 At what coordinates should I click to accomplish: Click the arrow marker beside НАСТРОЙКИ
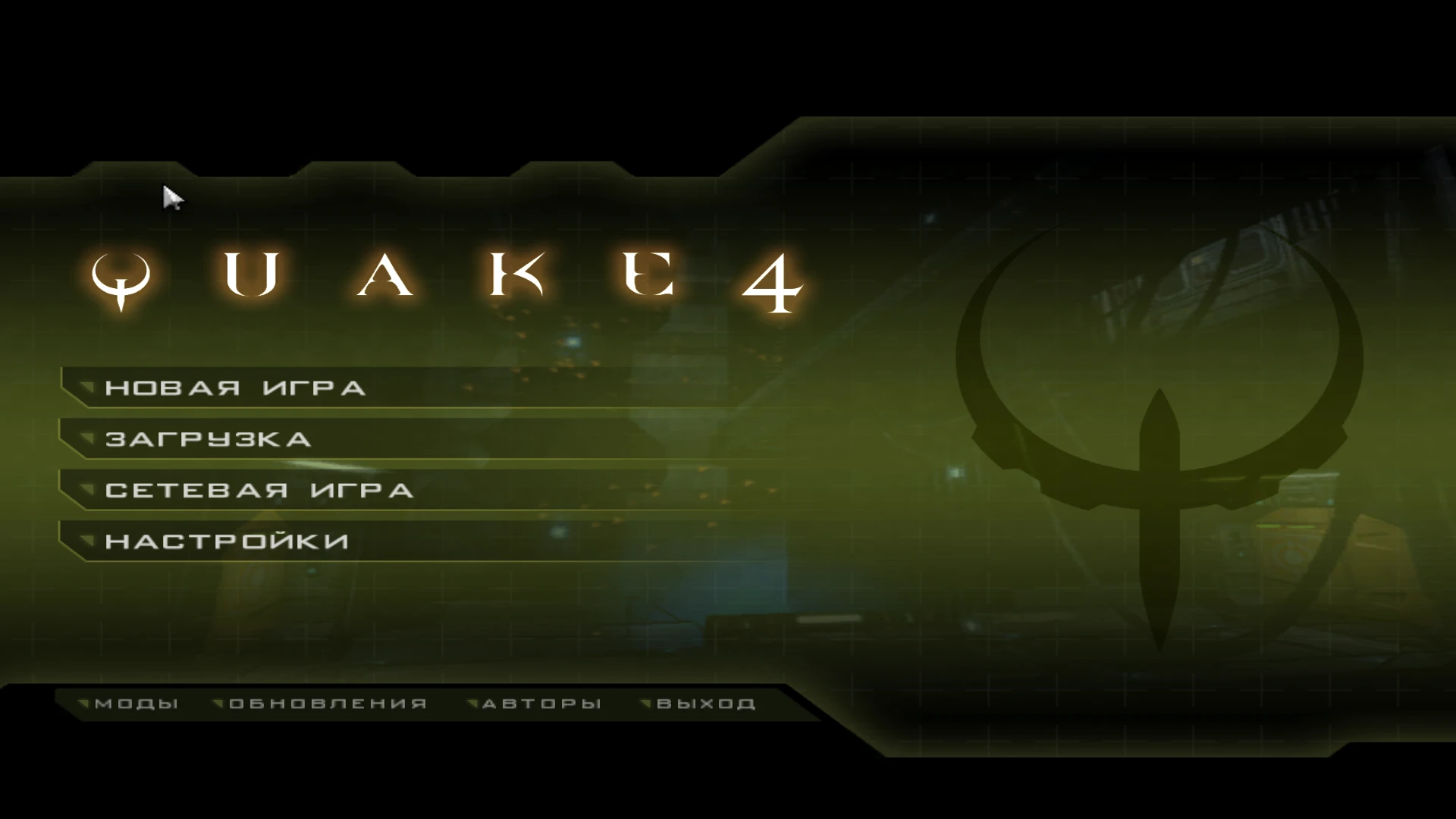86,541
